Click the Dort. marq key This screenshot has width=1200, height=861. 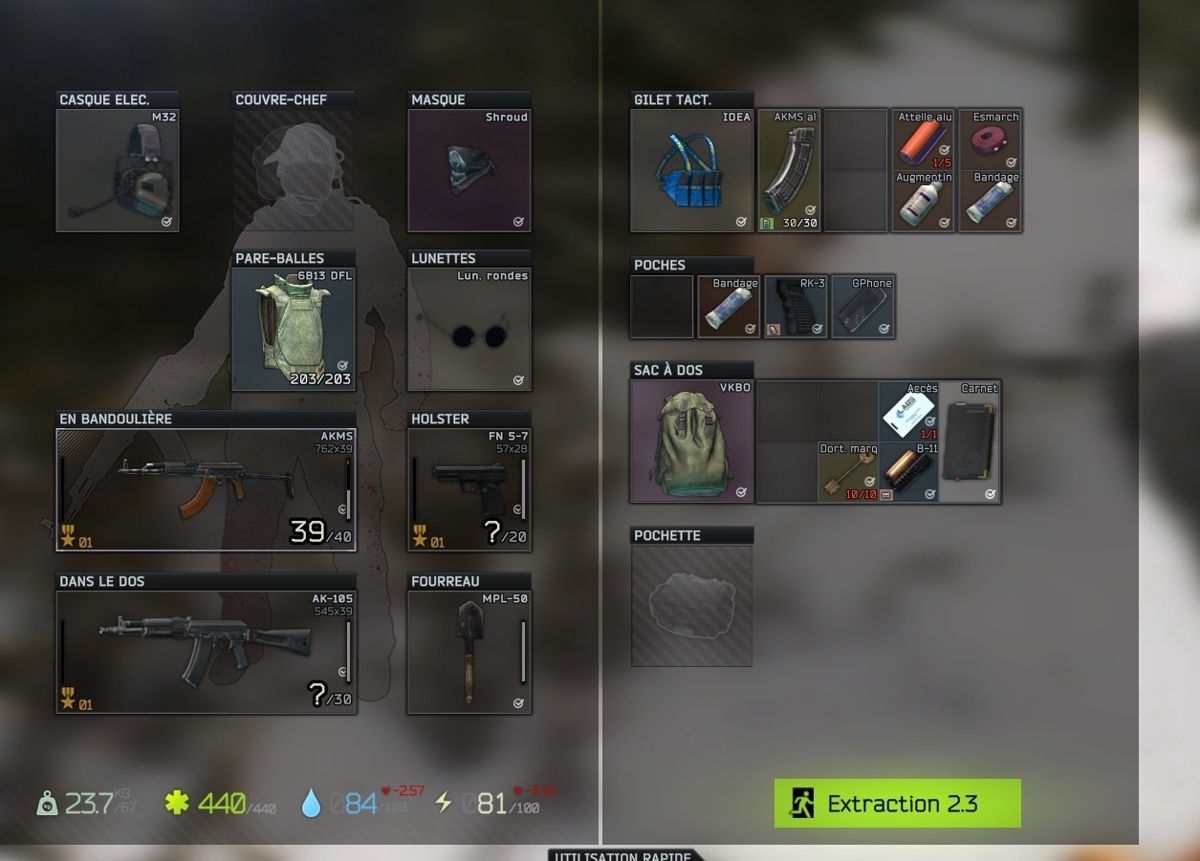point(848,472)
